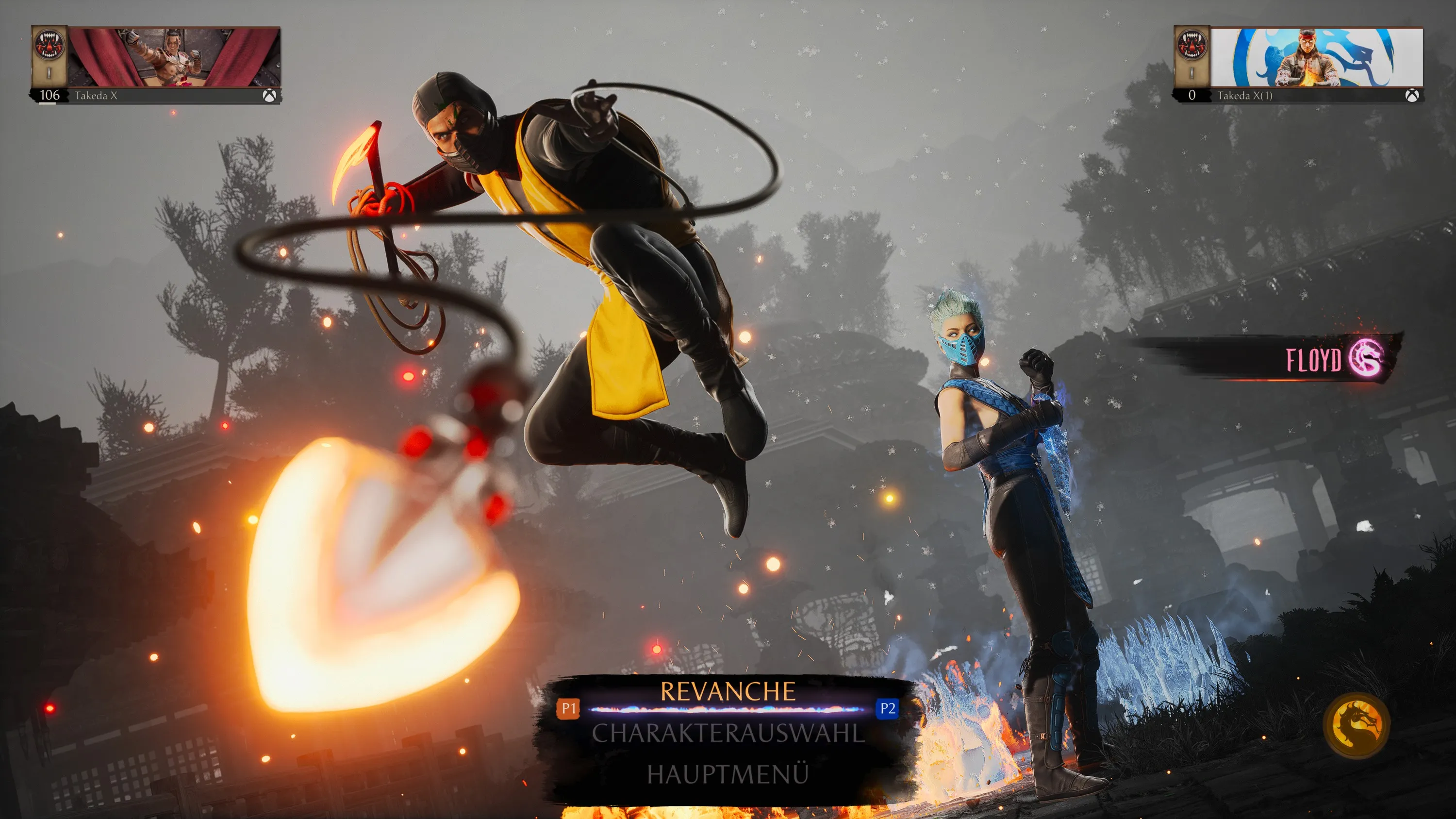Open Takeda X player card with 106 wins
The height and width of the screenshot is (819, 1456).
(x=155, y=65)
